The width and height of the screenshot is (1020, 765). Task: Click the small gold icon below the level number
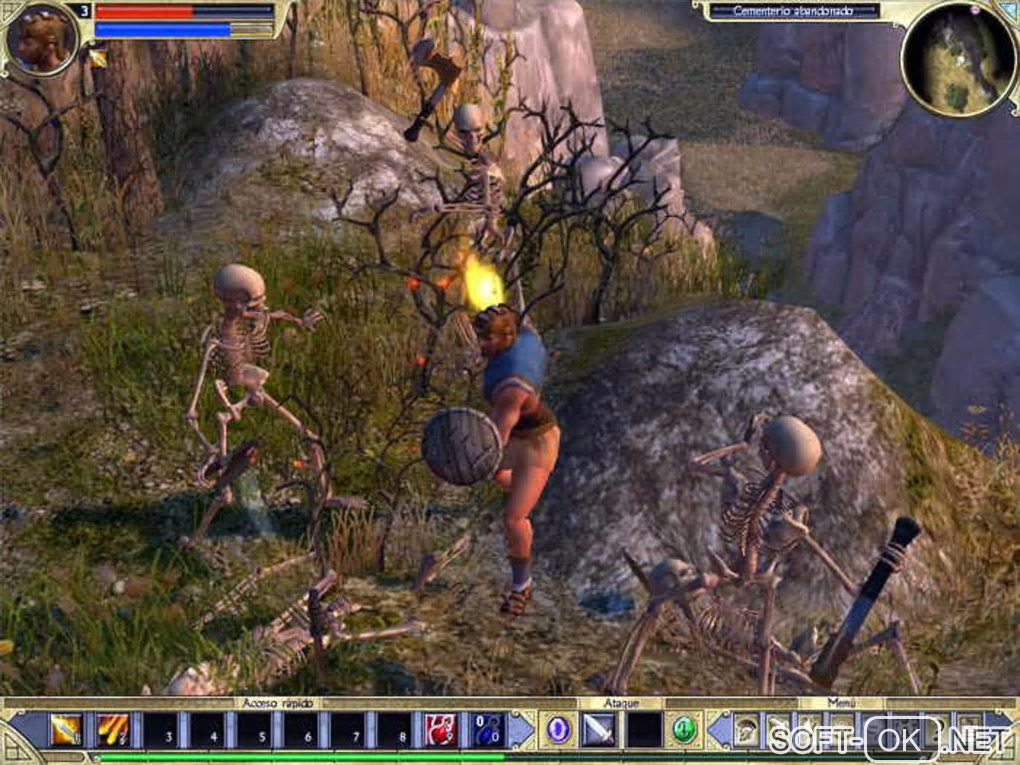pyautogui.click(x=98, y=58)
